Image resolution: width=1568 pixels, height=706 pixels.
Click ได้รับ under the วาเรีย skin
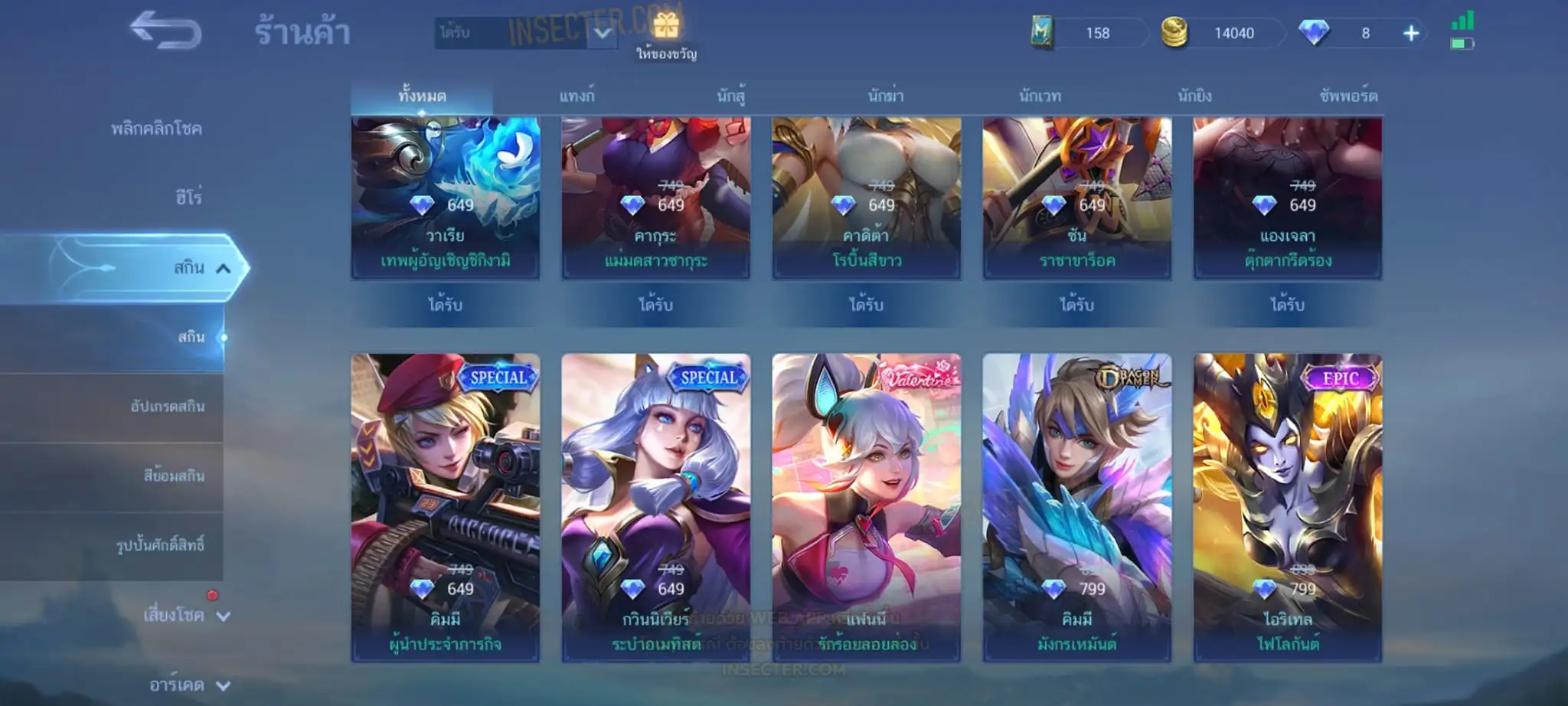[445, 305]
